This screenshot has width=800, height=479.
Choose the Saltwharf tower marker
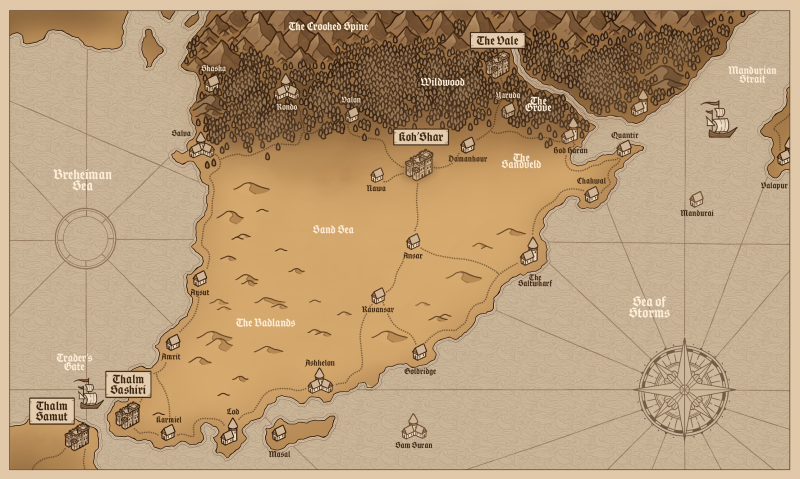click(530, 252)
